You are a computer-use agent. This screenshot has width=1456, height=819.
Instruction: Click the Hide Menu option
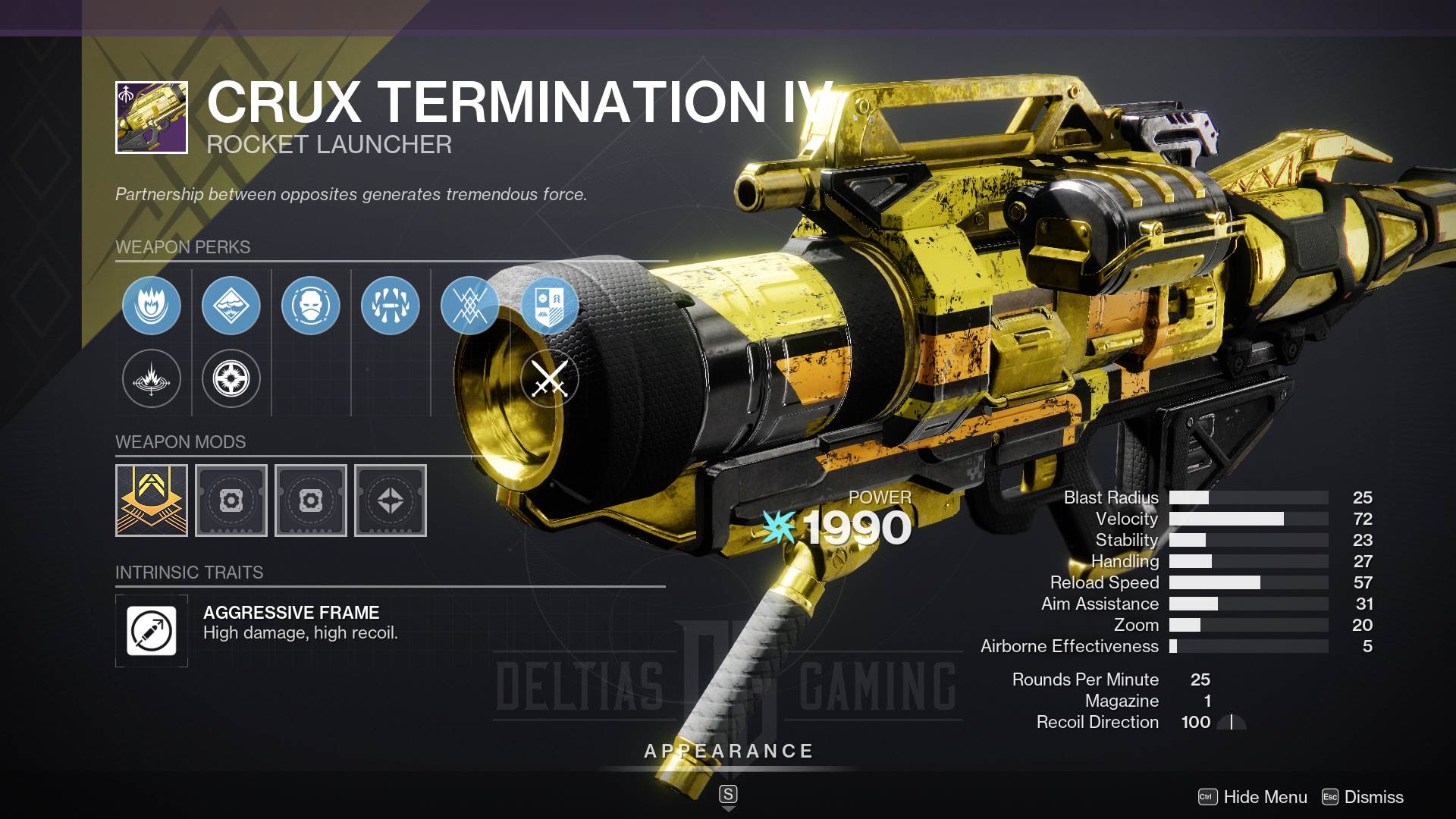pos(1264,797)
